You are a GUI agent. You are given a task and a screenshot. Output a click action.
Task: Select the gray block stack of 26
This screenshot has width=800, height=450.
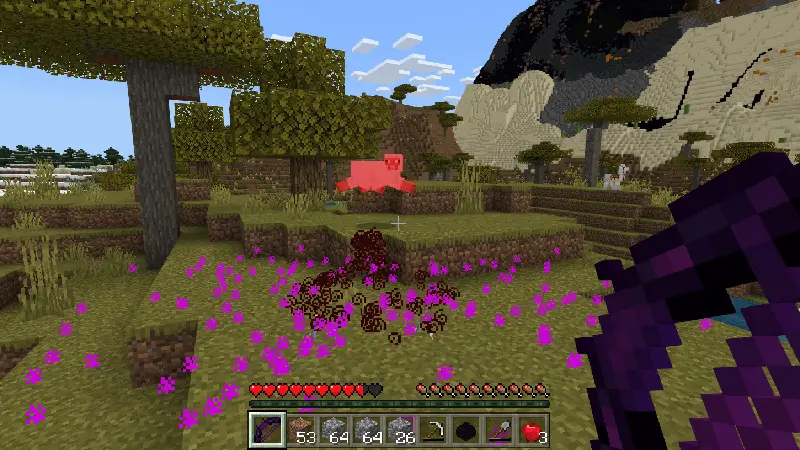click(400, 430)
